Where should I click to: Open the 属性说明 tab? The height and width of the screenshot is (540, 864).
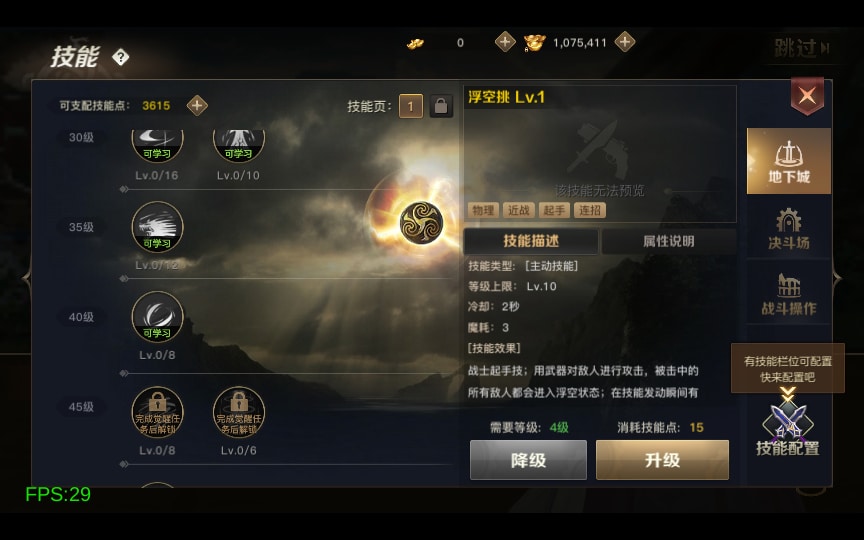coord(668,241)
